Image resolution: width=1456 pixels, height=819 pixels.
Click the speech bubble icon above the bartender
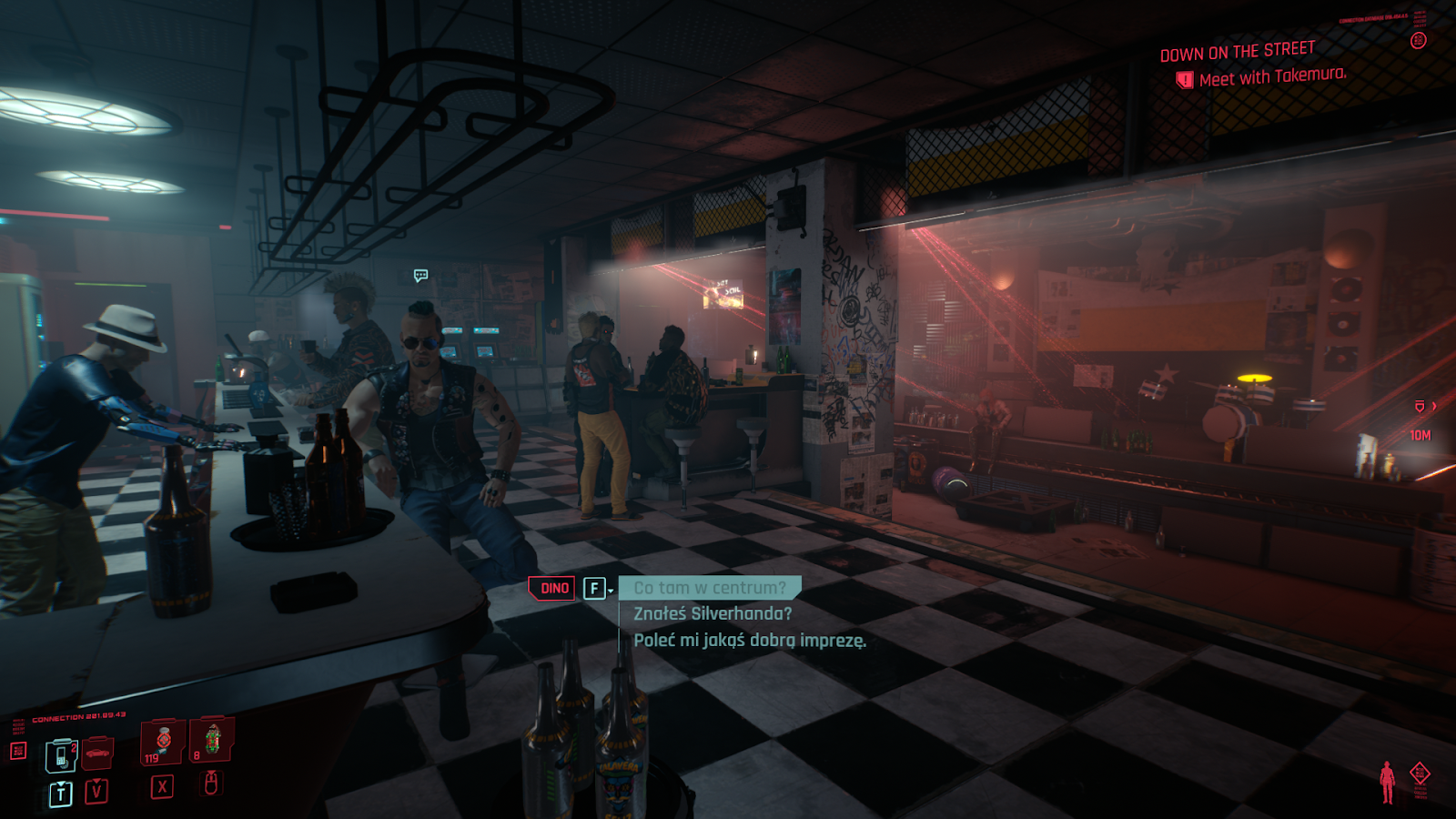coord(420,275)
